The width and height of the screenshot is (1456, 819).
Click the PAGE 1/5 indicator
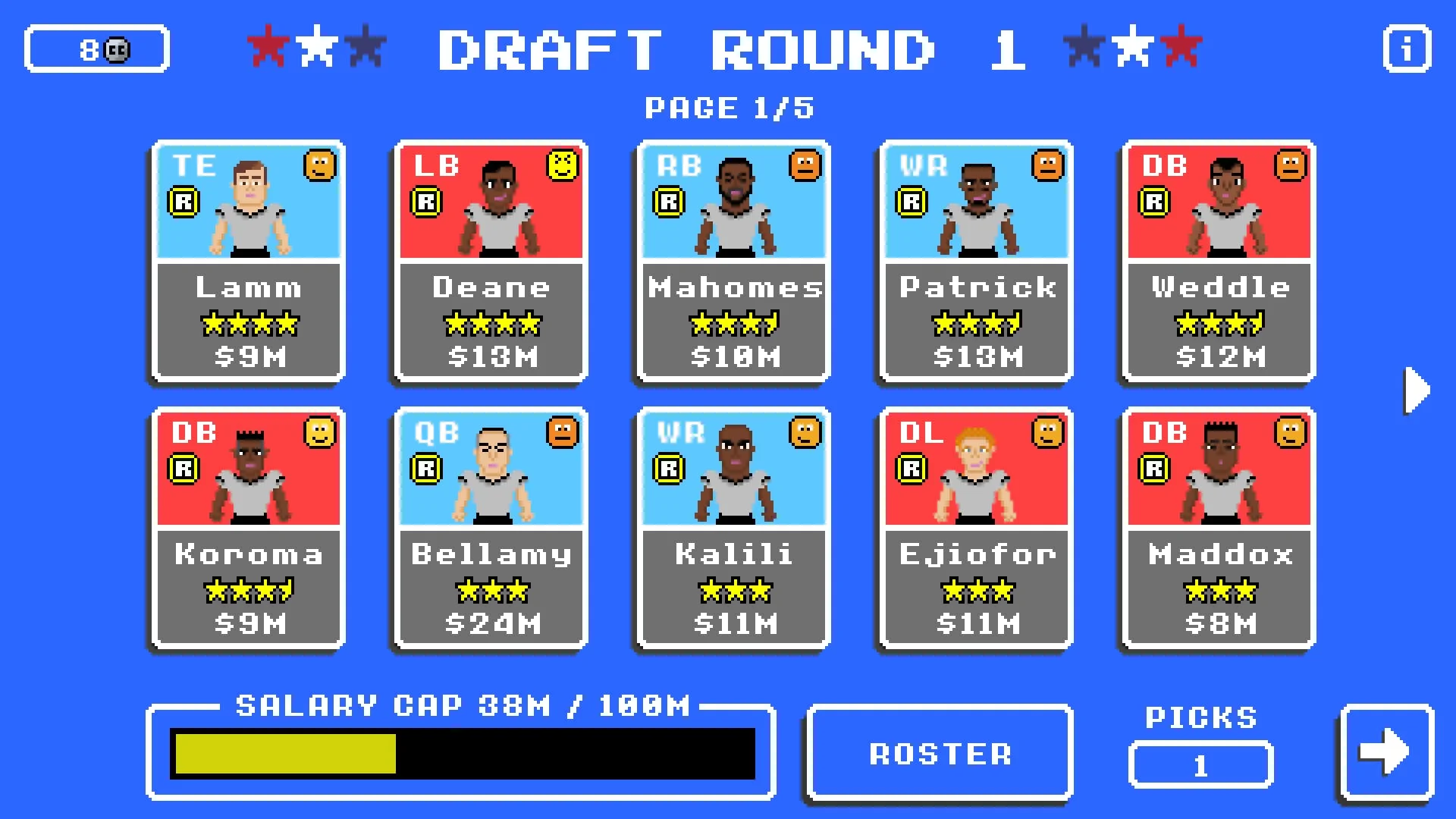[x=730, y=107]
